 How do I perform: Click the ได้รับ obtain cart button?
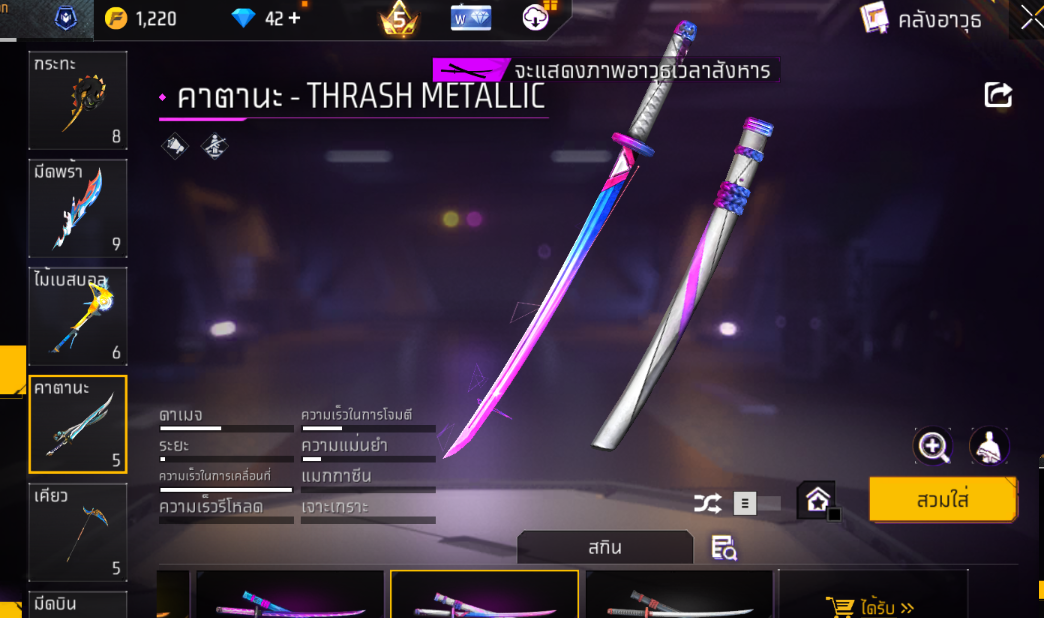873,605
